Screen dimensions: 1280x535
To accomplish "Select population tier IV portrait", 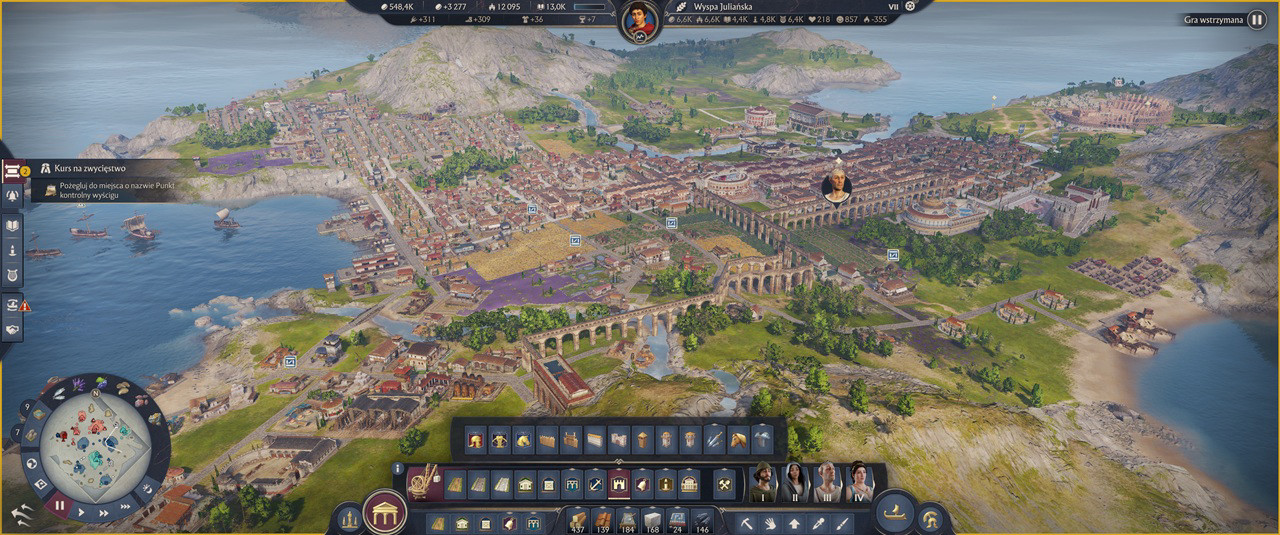I will [860, 482].
